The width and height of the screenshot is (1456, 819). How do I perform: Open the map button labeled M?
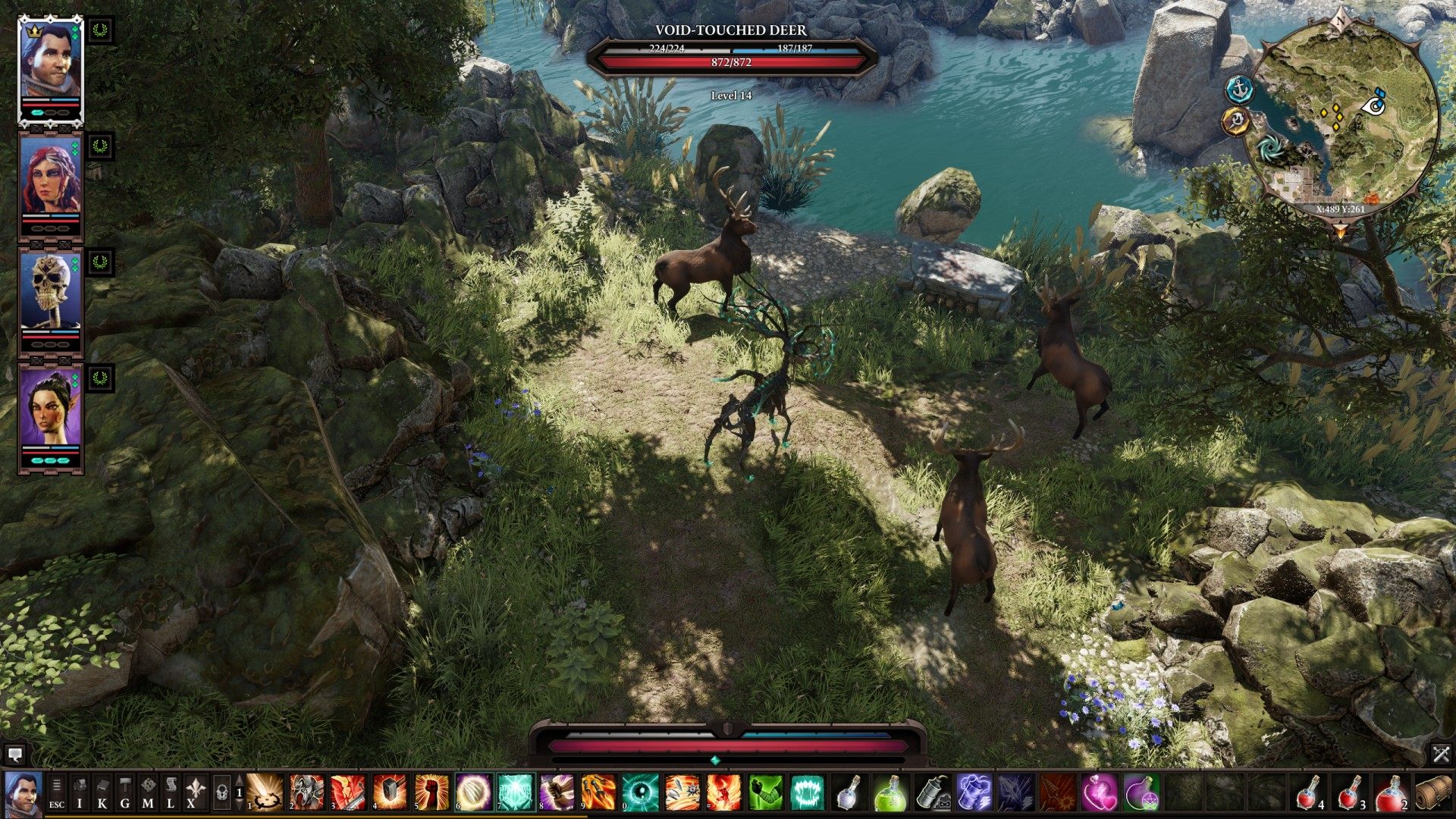(148, 792)
